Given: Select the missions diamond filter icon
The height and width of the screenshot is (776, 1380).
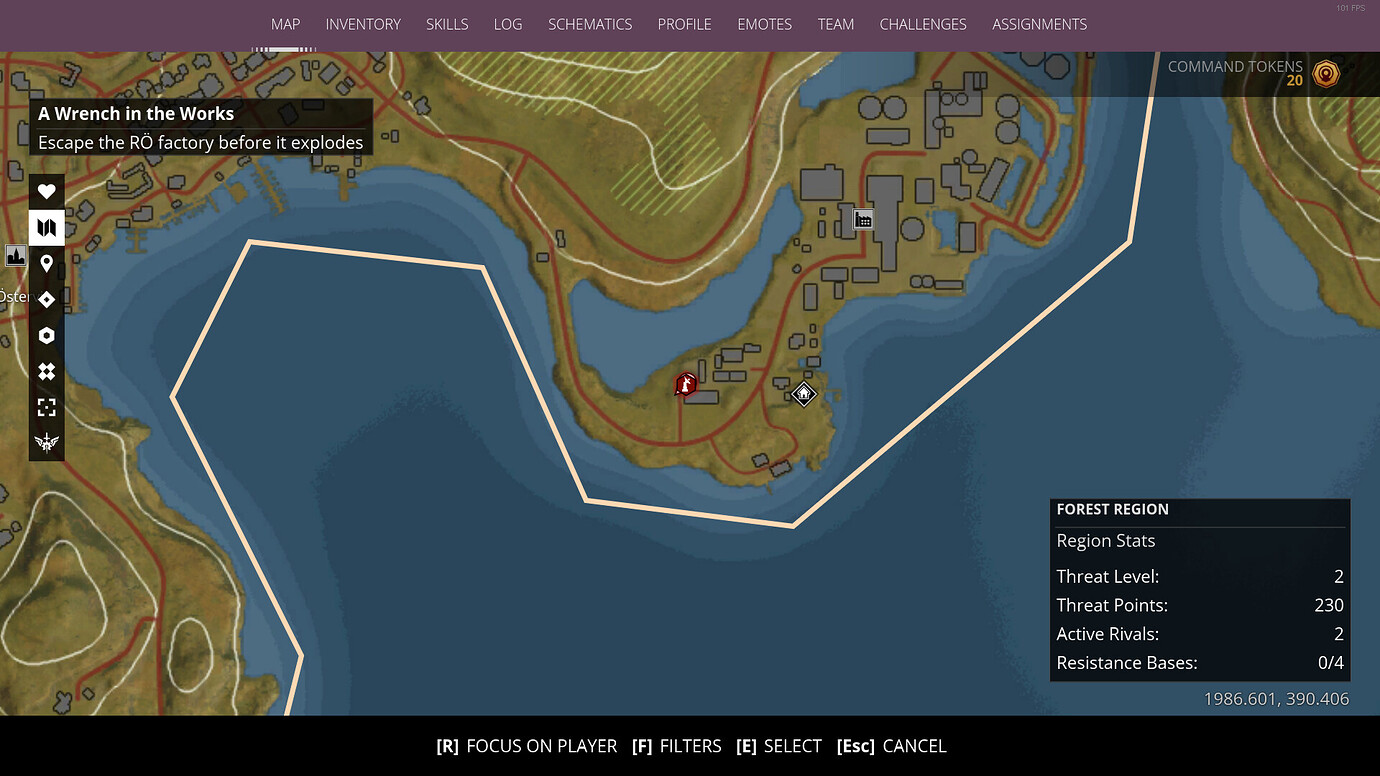Looking at the screenshot, I should click(46, 299).
